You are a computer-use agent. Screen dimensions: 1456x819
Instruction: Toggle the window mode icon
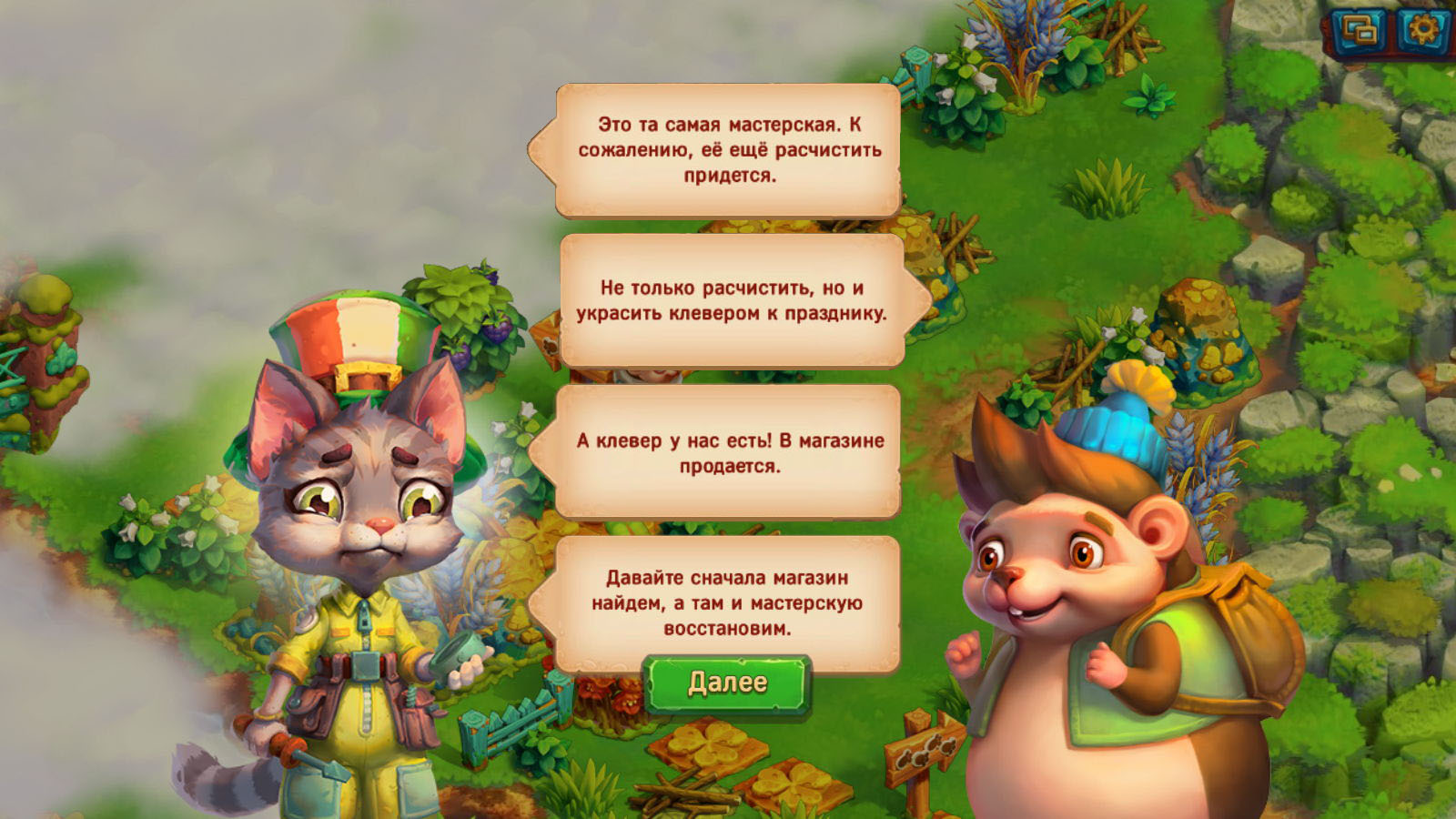pyautogui.click(x=1360, y=31)
